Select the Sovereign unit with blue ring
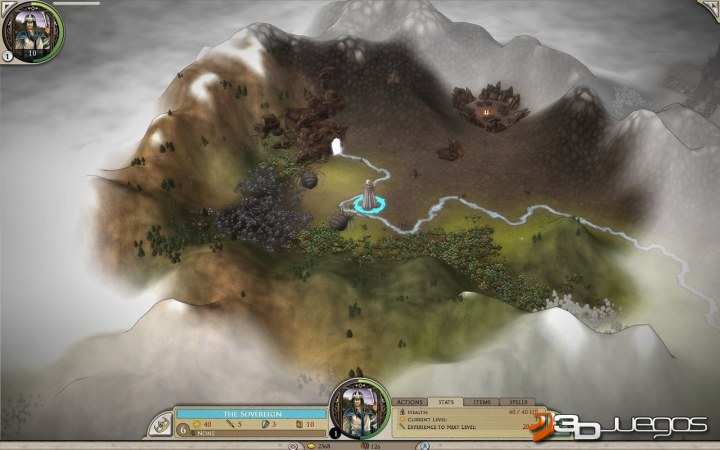 click(x=370, y=197)
